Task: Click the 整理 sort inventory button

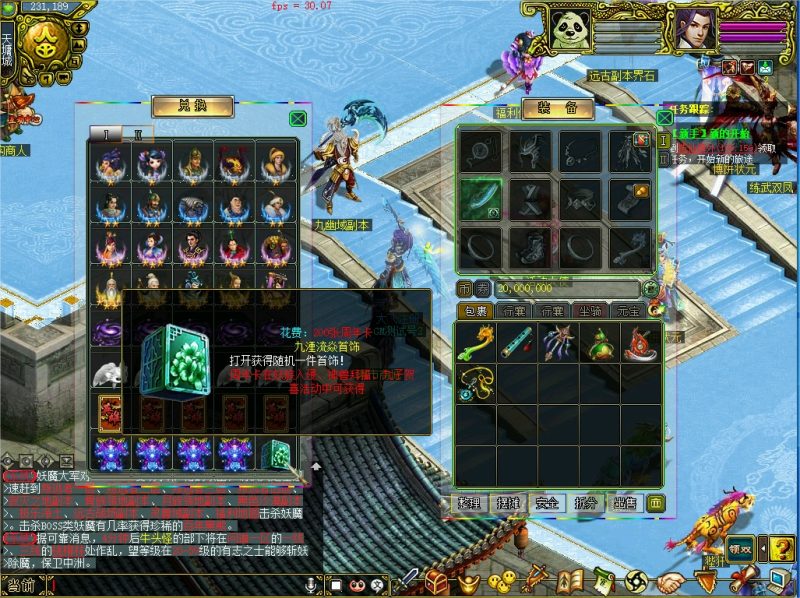Action: (x=470, y=502)
